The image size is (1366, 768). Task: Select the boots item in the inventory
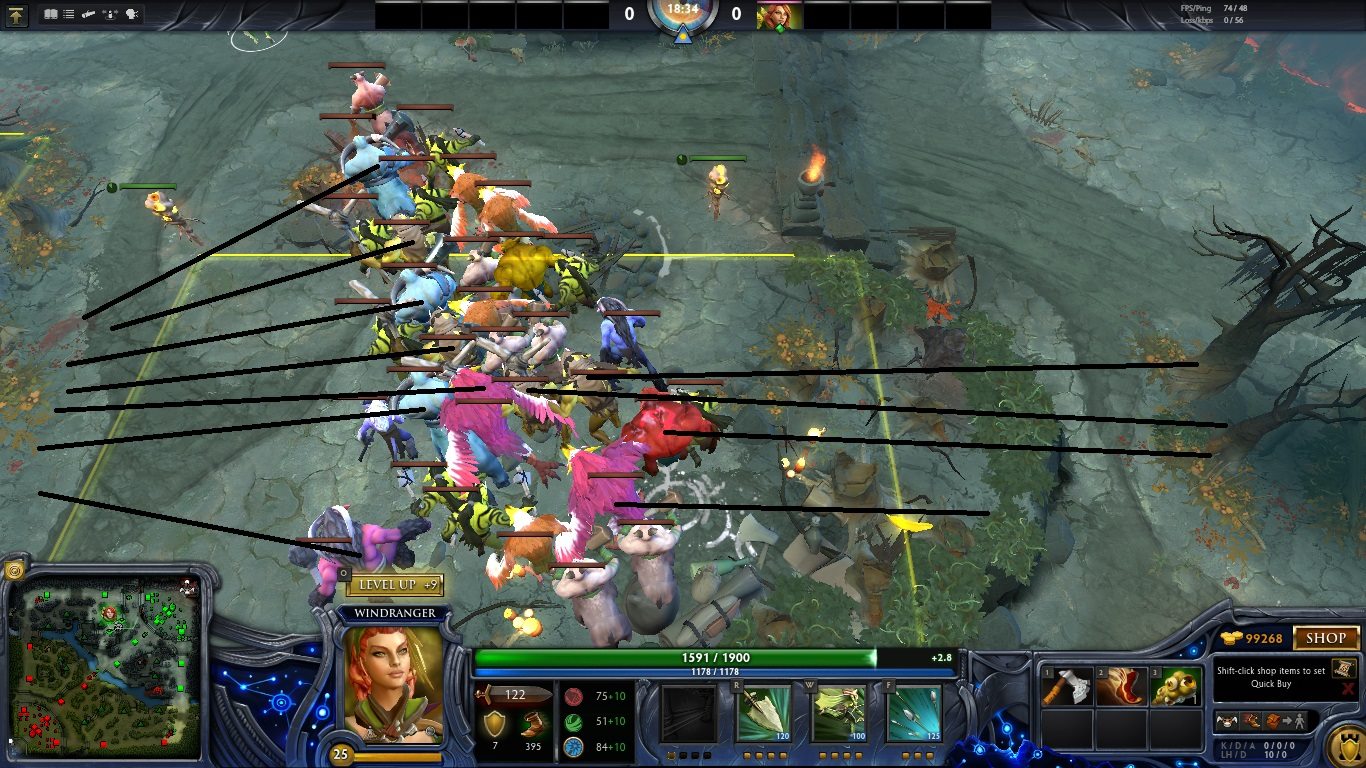[1122, 685]
